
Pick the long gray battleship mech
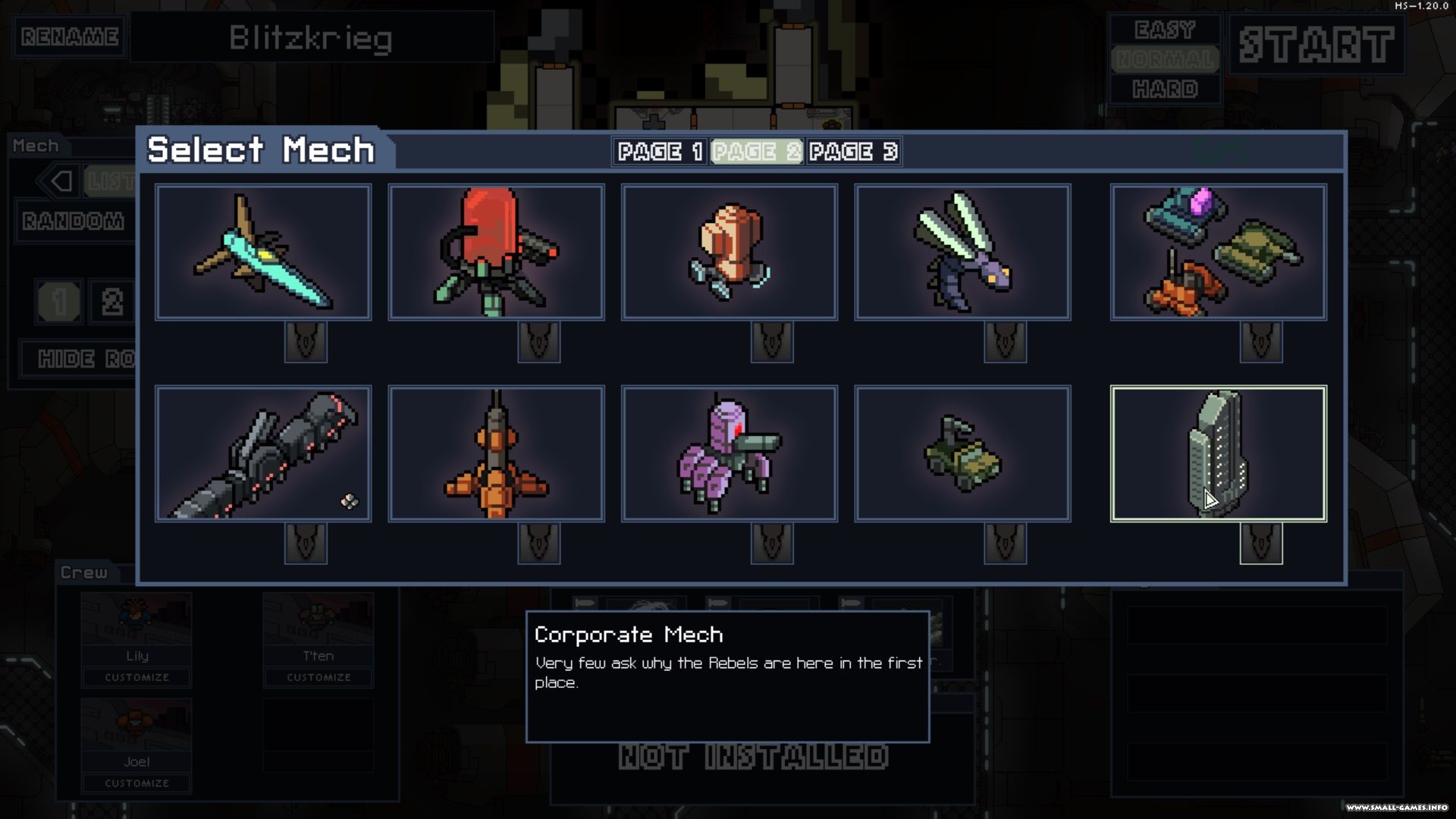click(x=263, y=453)
